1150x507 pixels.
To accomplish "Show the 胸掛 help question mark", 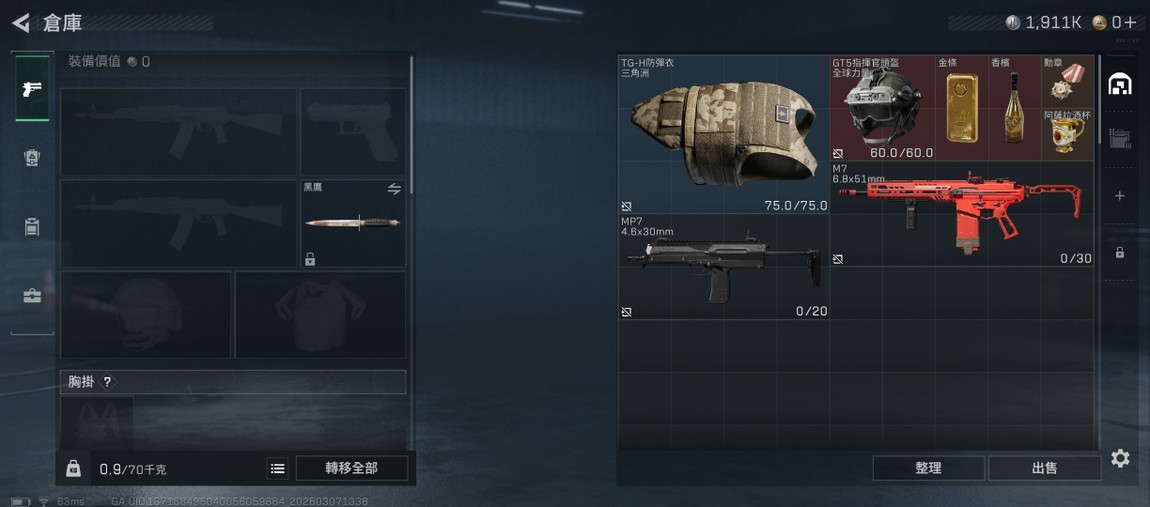I will pyautogui.click(x=108, y=382).
